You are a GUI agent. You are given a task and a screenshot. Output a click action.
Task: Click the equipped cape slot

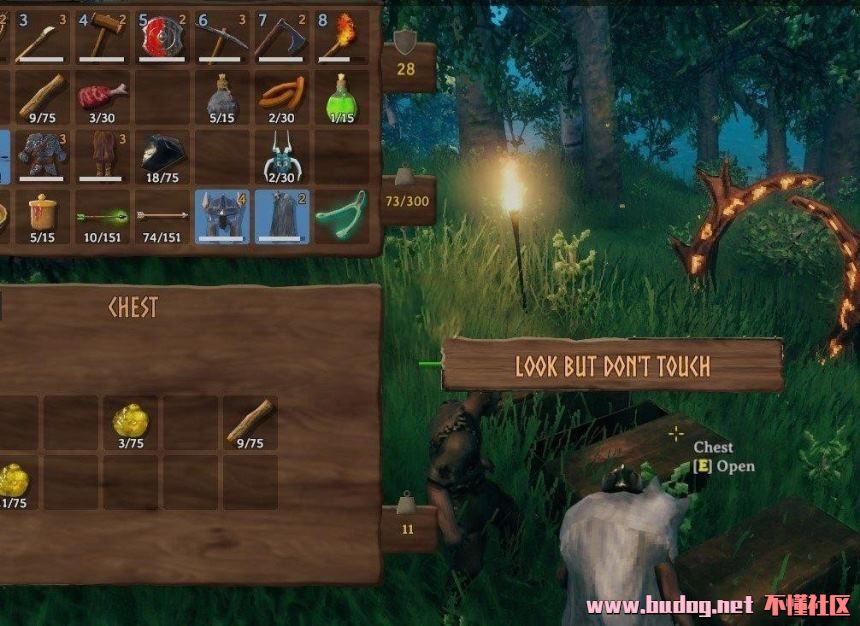(x=282, y=217)
